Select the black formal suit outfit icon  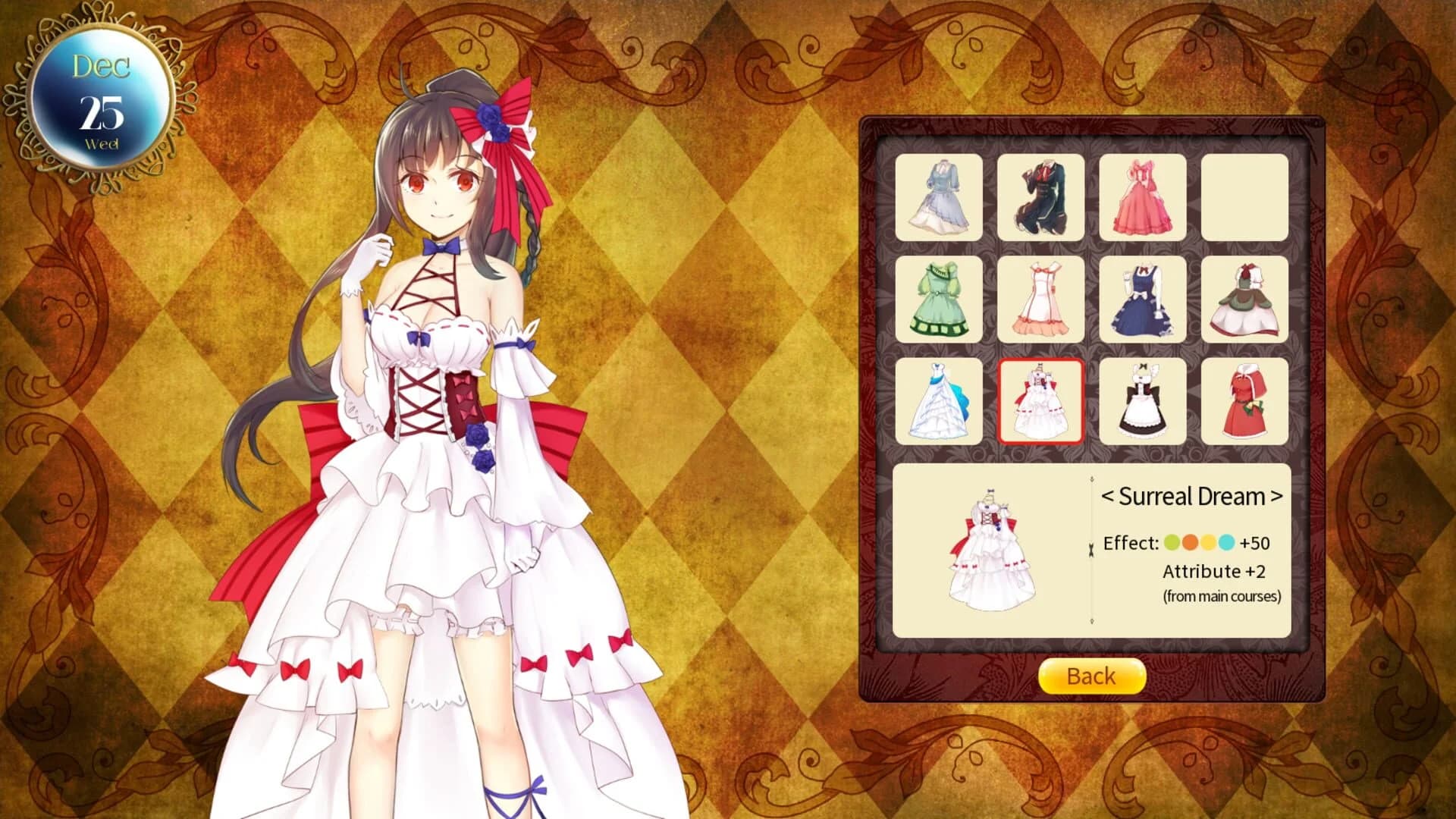tap(1041, 197)
